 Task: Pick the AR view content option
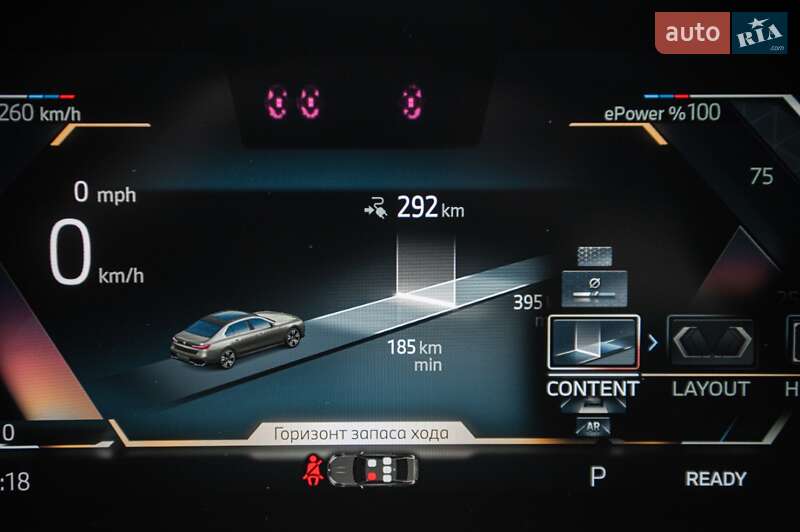pos(593,427)
